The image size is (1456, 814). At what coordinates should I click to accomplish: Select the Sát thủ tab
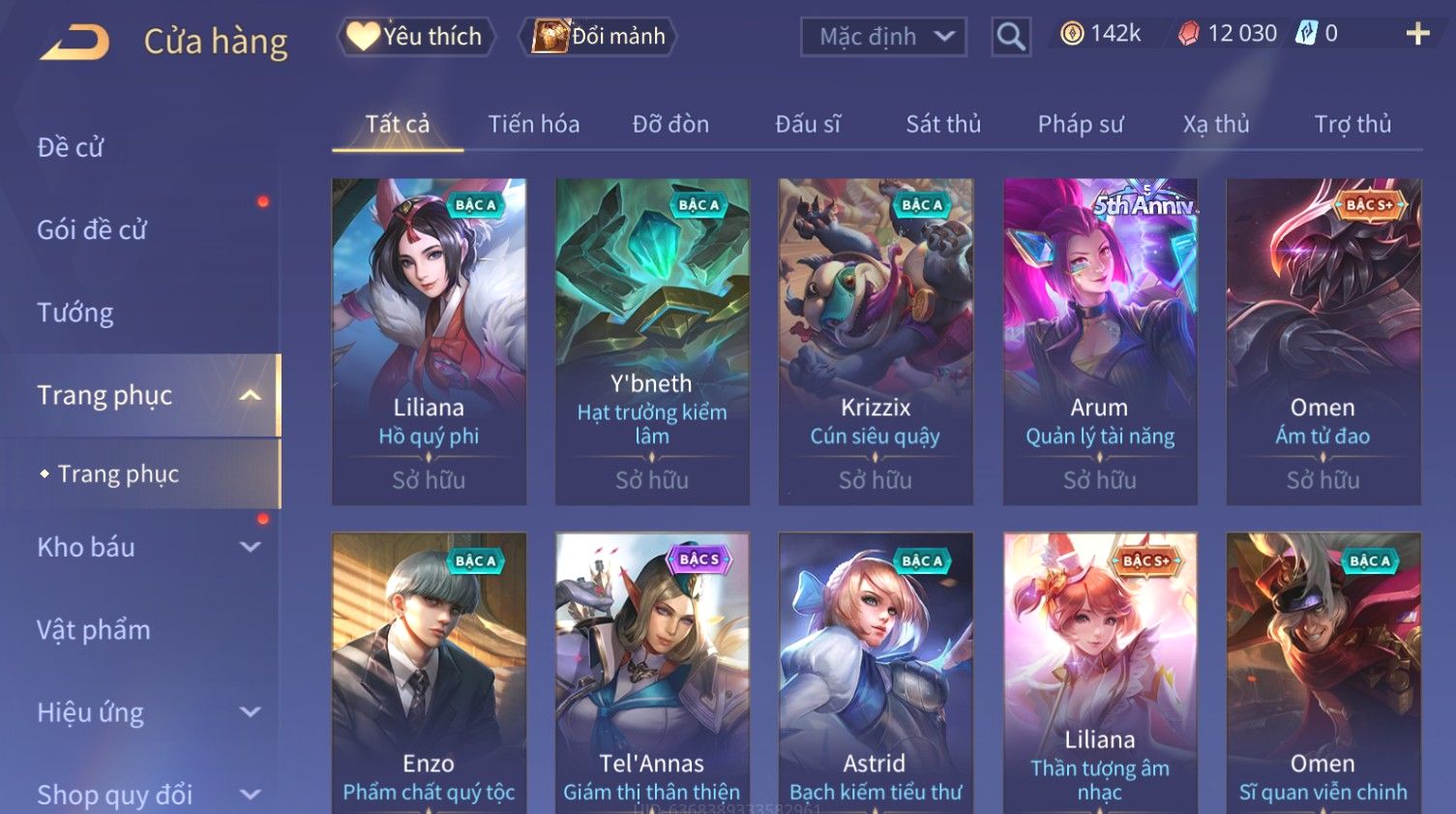(x=943, y=124)
